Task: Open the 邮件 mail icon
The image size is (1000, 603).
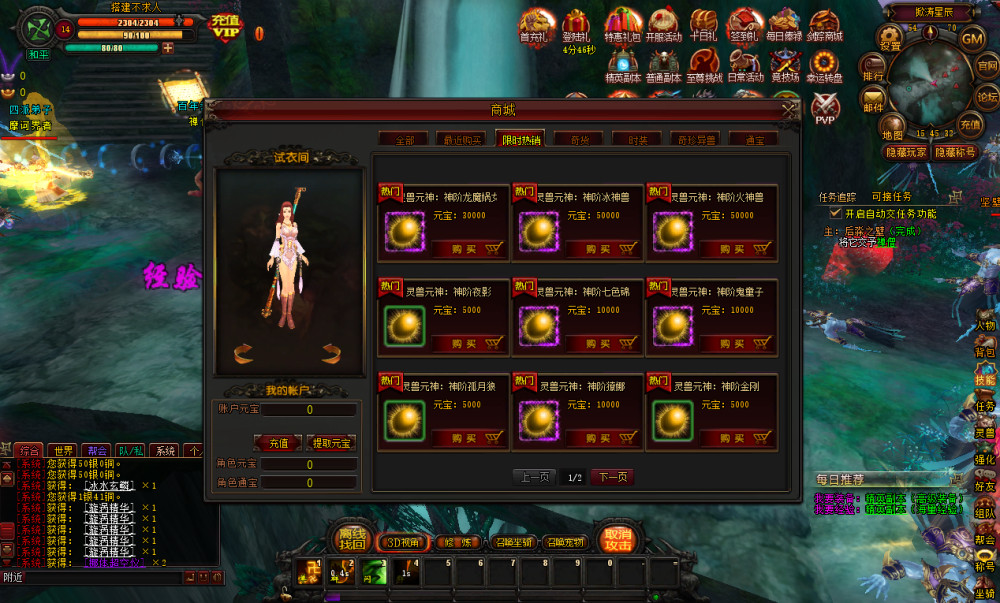Action: click(873, 102)
